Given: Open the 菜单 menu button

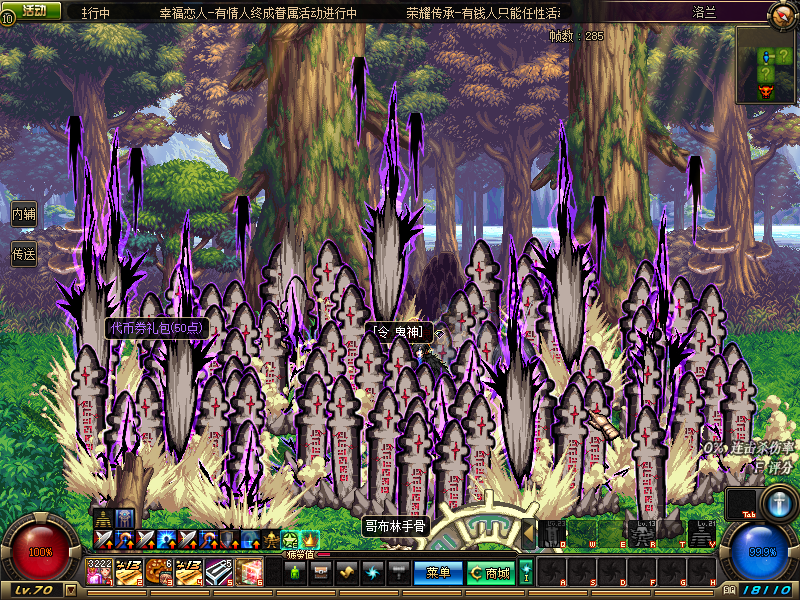Looking at the screenshot, I should (438, 572).
